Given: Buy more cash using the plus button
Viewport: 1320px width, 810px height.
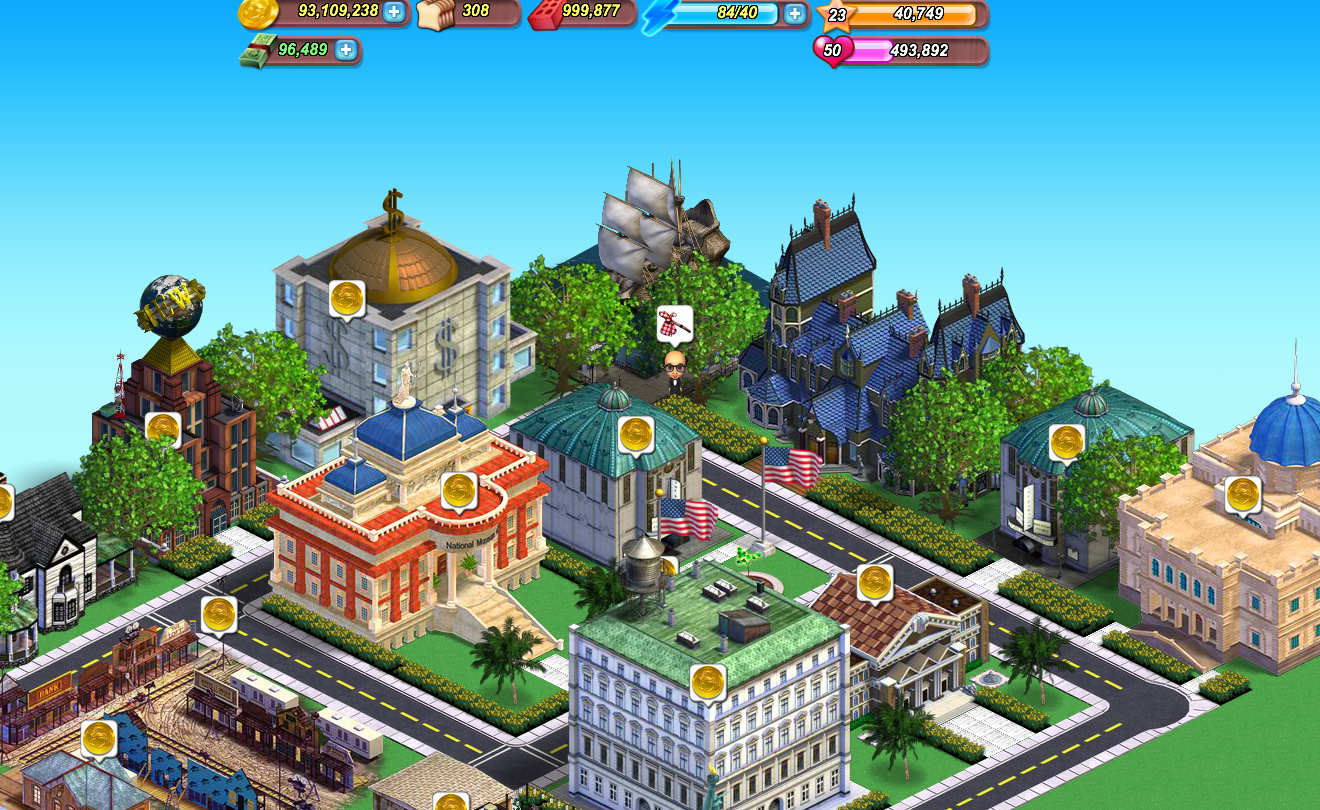Looking at the screenshot, I should coord(345,49).
